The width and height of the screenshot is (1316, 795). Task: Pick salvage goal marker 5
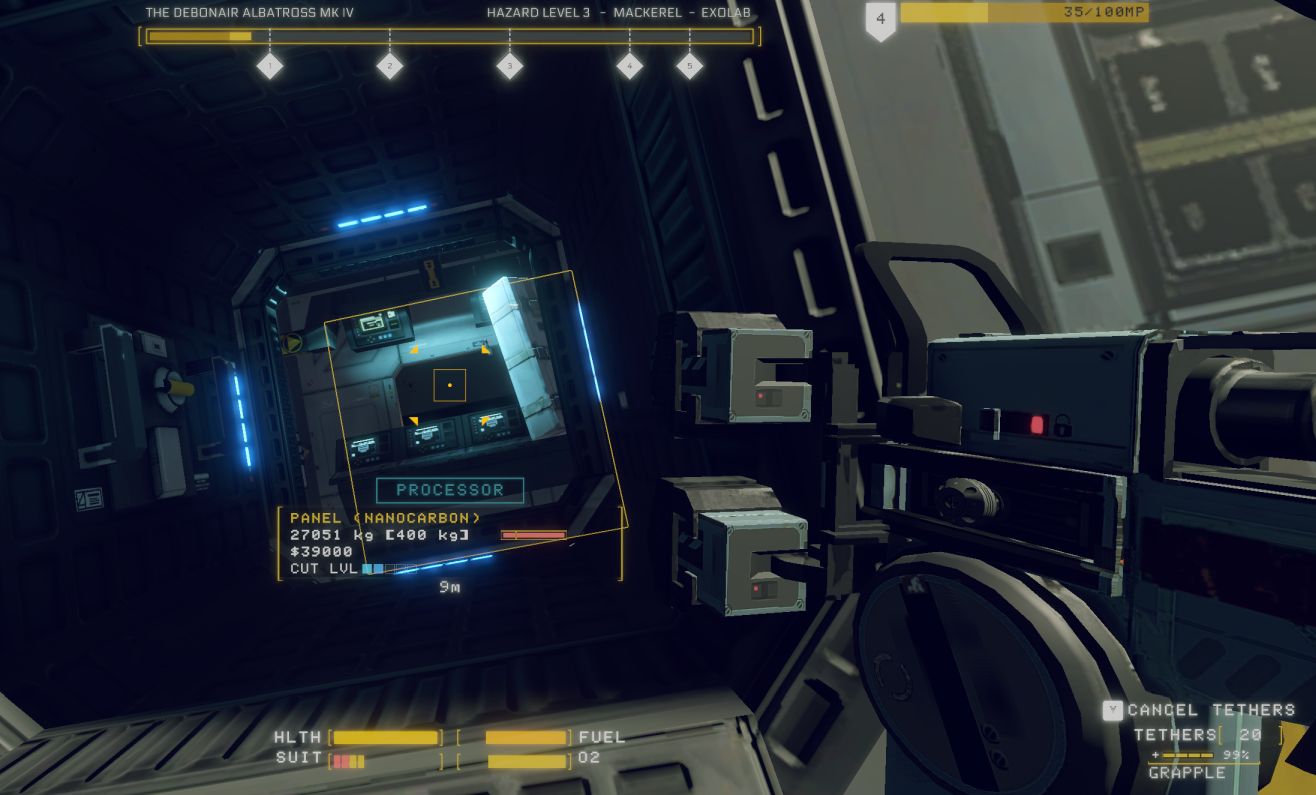click(689, 67)
